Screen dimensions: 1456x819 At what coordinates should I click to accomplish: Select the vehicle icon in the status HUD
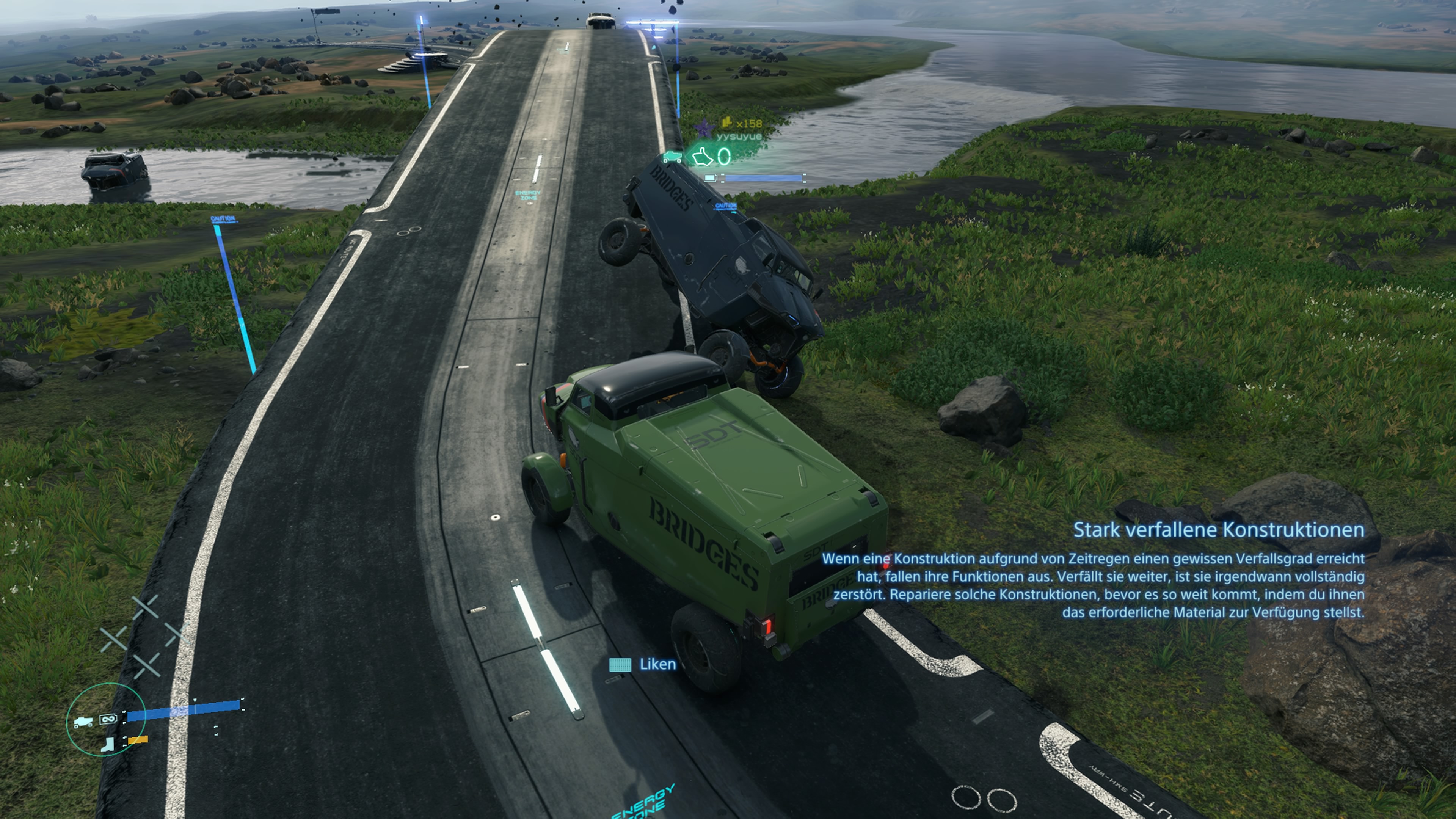83,722
